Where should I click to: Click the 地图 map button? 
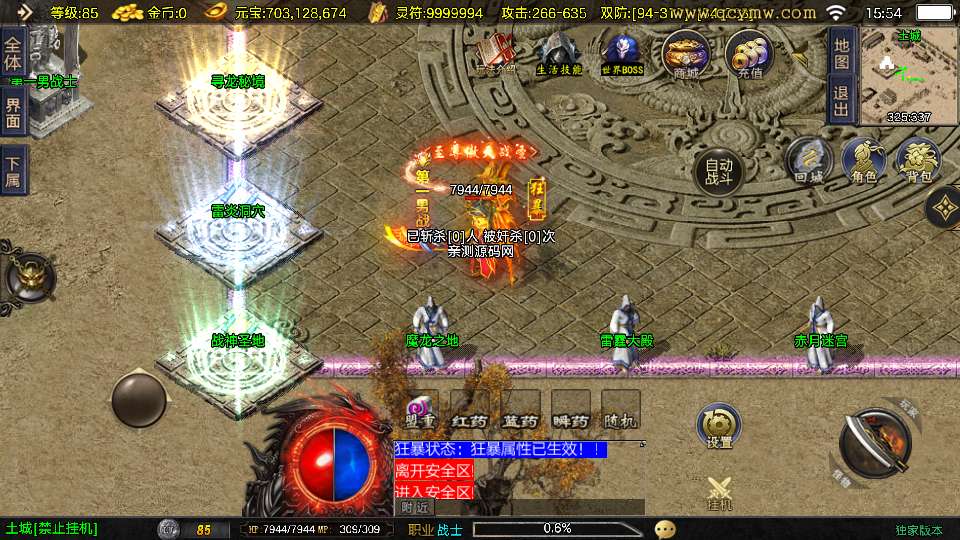(841, 51)
